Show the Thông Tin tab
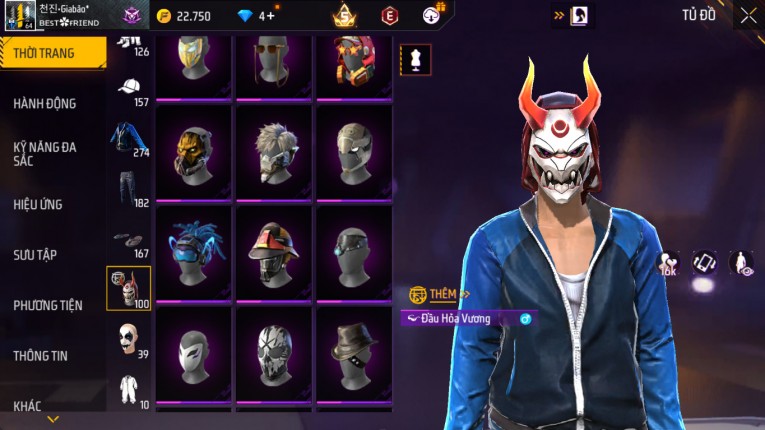The height and width of the screenshot is (430, 765). tap(40, 355)
